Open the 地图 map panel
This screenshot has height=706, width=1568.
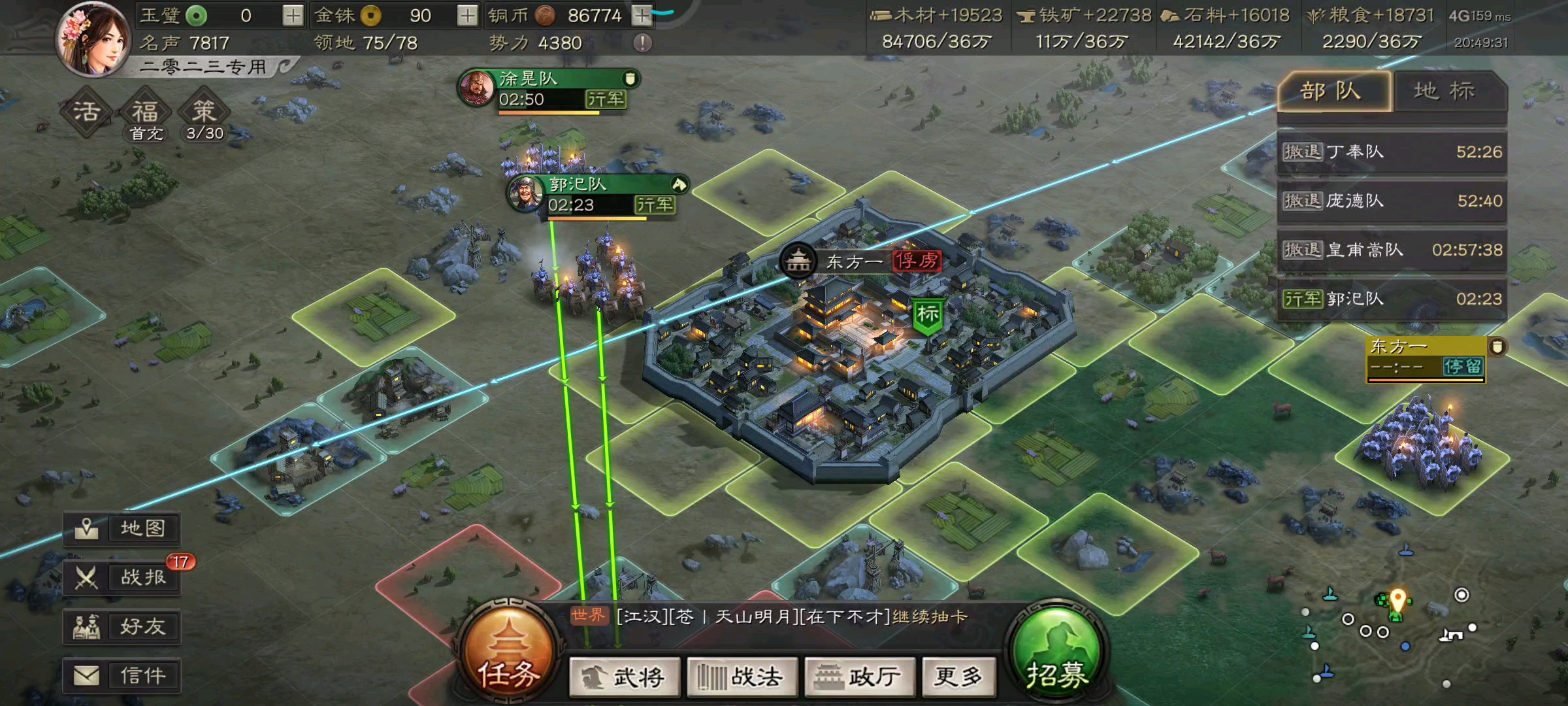[122, 528]
